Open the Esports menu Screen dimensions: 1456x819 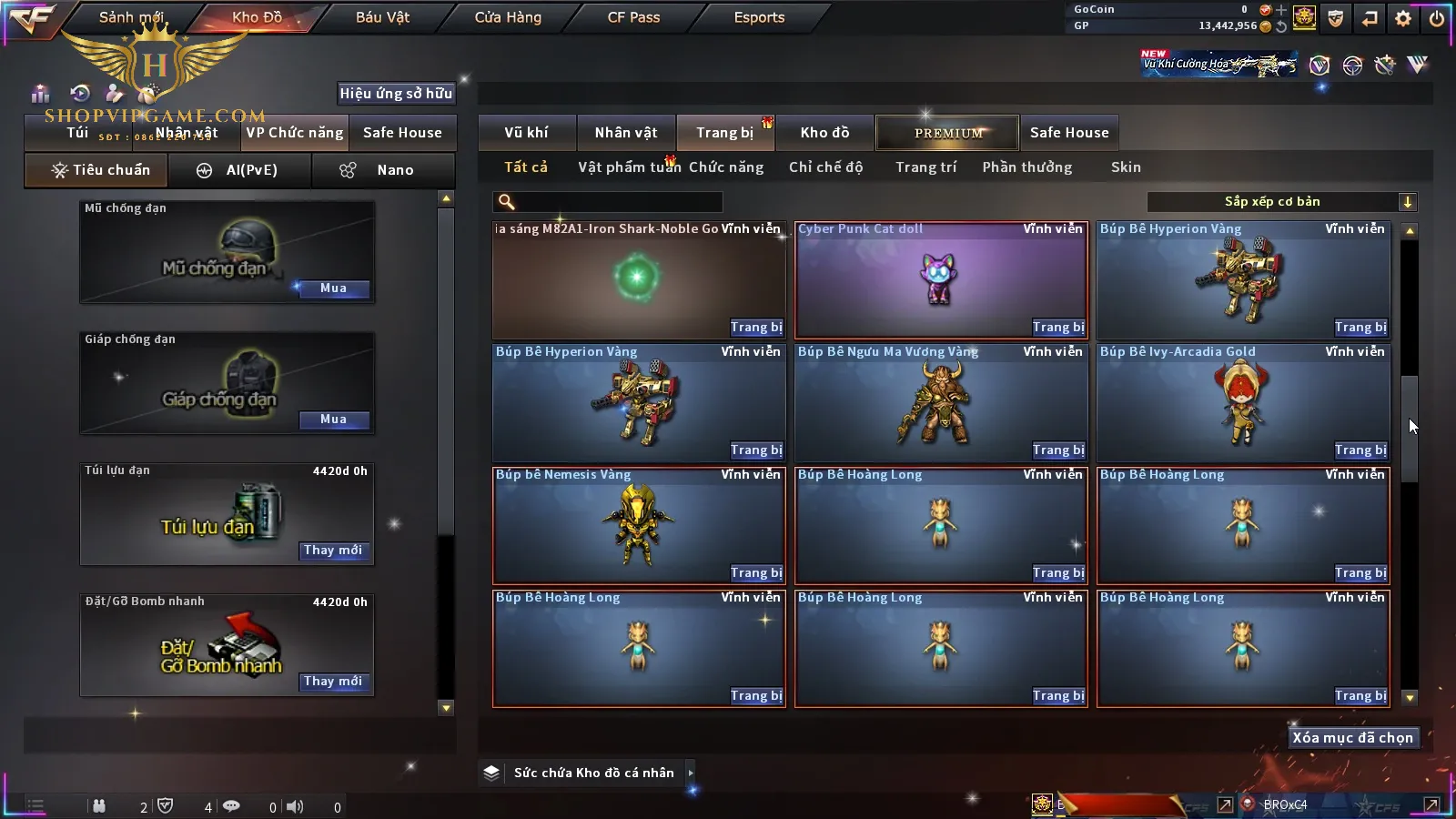pos(759,17)
